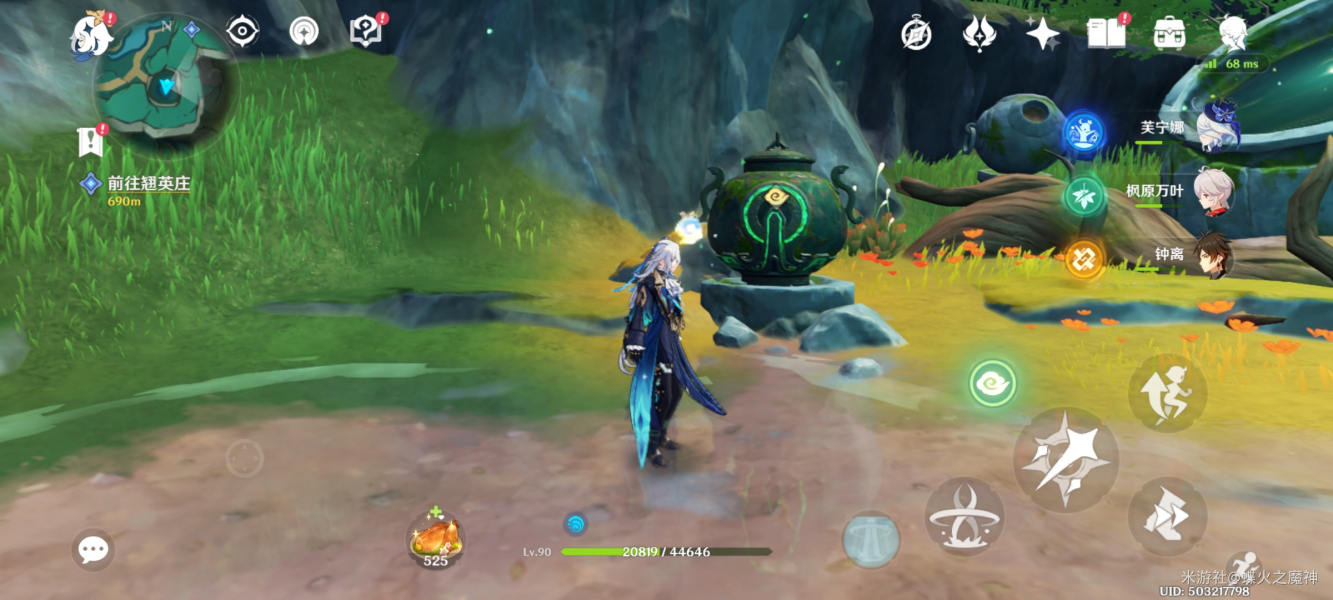Tap the green swirl interact icon
Screen dimensions: 1333x600
[x=993, y=383]
